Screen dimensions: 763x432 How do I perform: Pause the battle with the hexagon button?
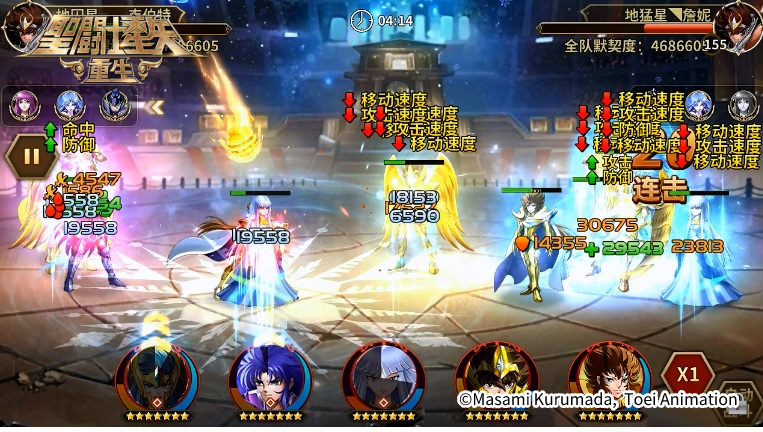[x=31, y=156]
